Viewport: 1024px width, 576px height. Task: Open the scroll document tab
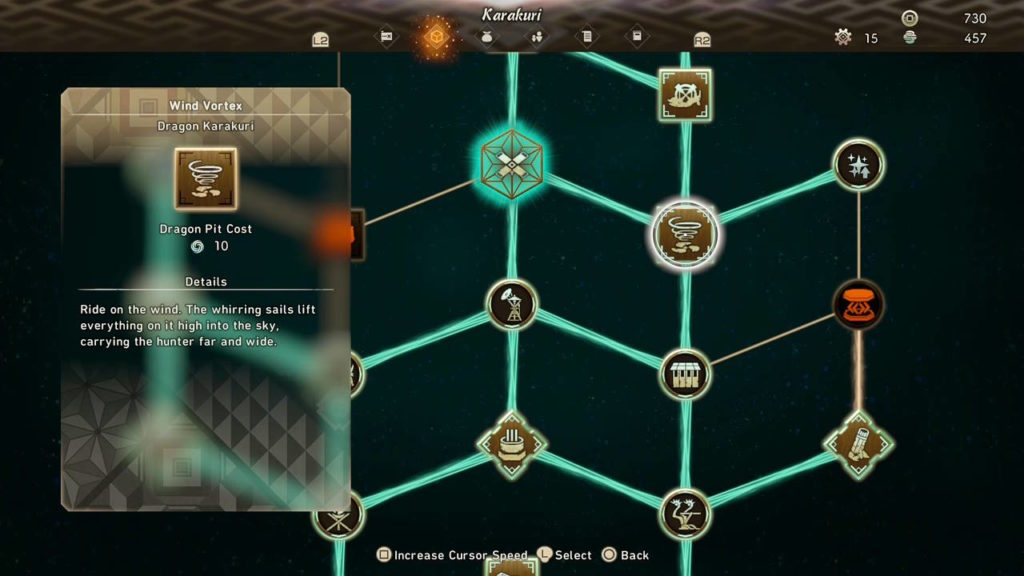coord(587,37)
